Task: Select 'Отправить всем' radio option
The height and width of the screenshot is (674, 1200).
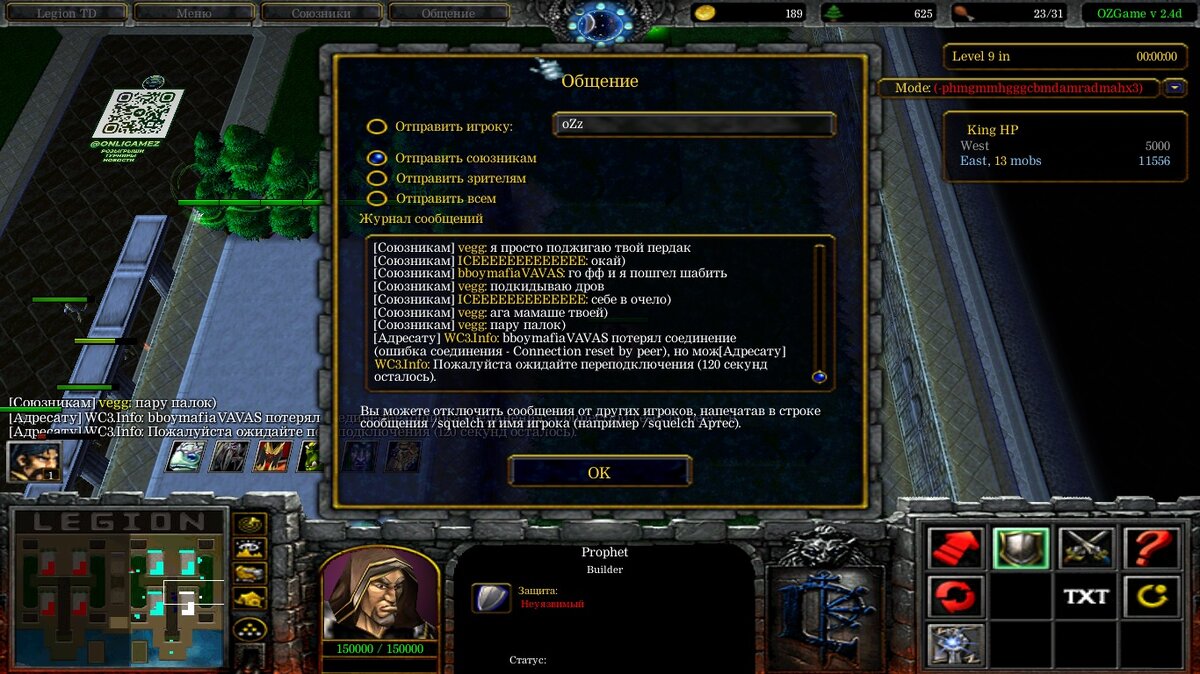Action: point(377,198)
